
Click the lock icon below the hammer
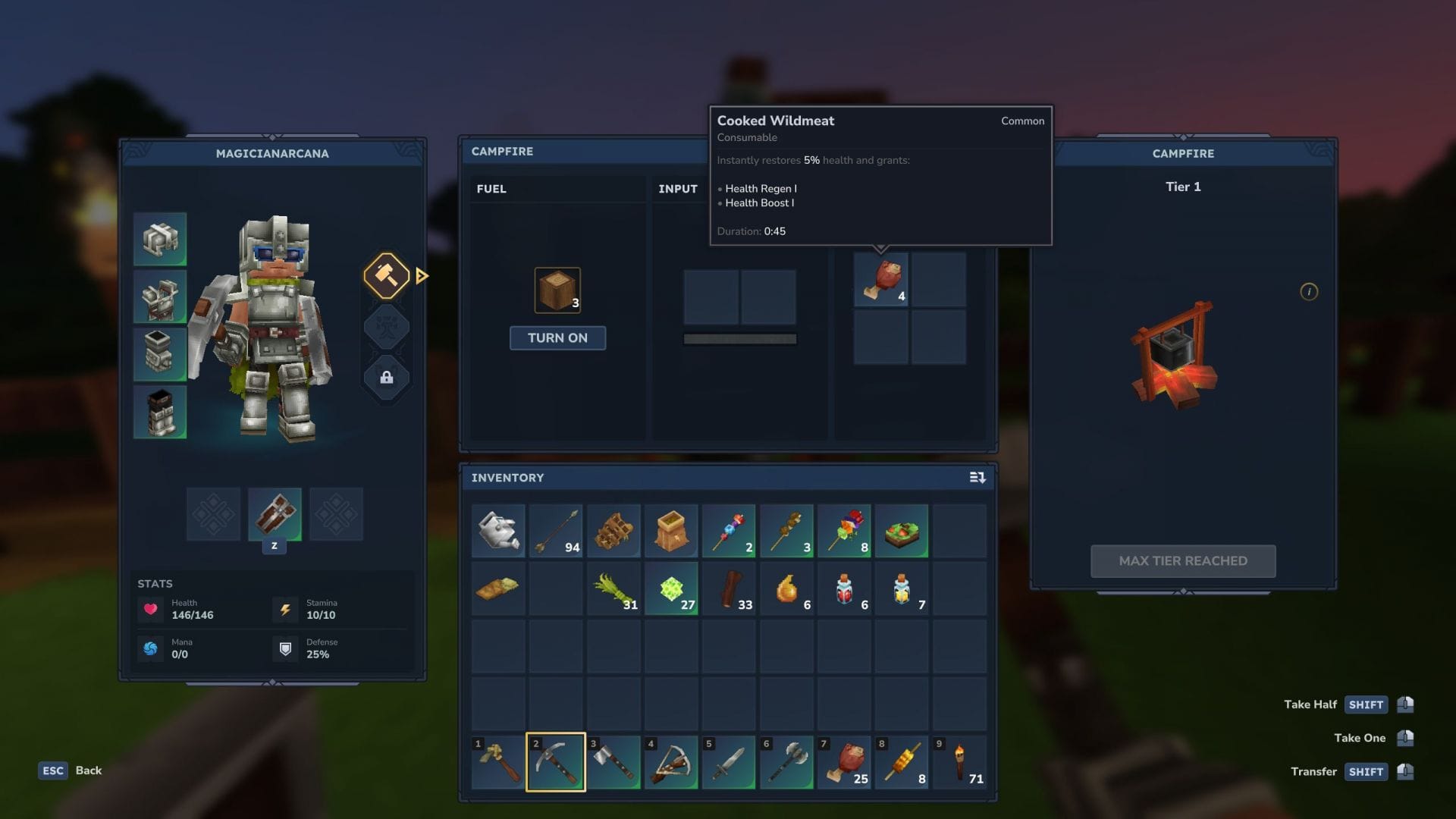pos(386,378)
